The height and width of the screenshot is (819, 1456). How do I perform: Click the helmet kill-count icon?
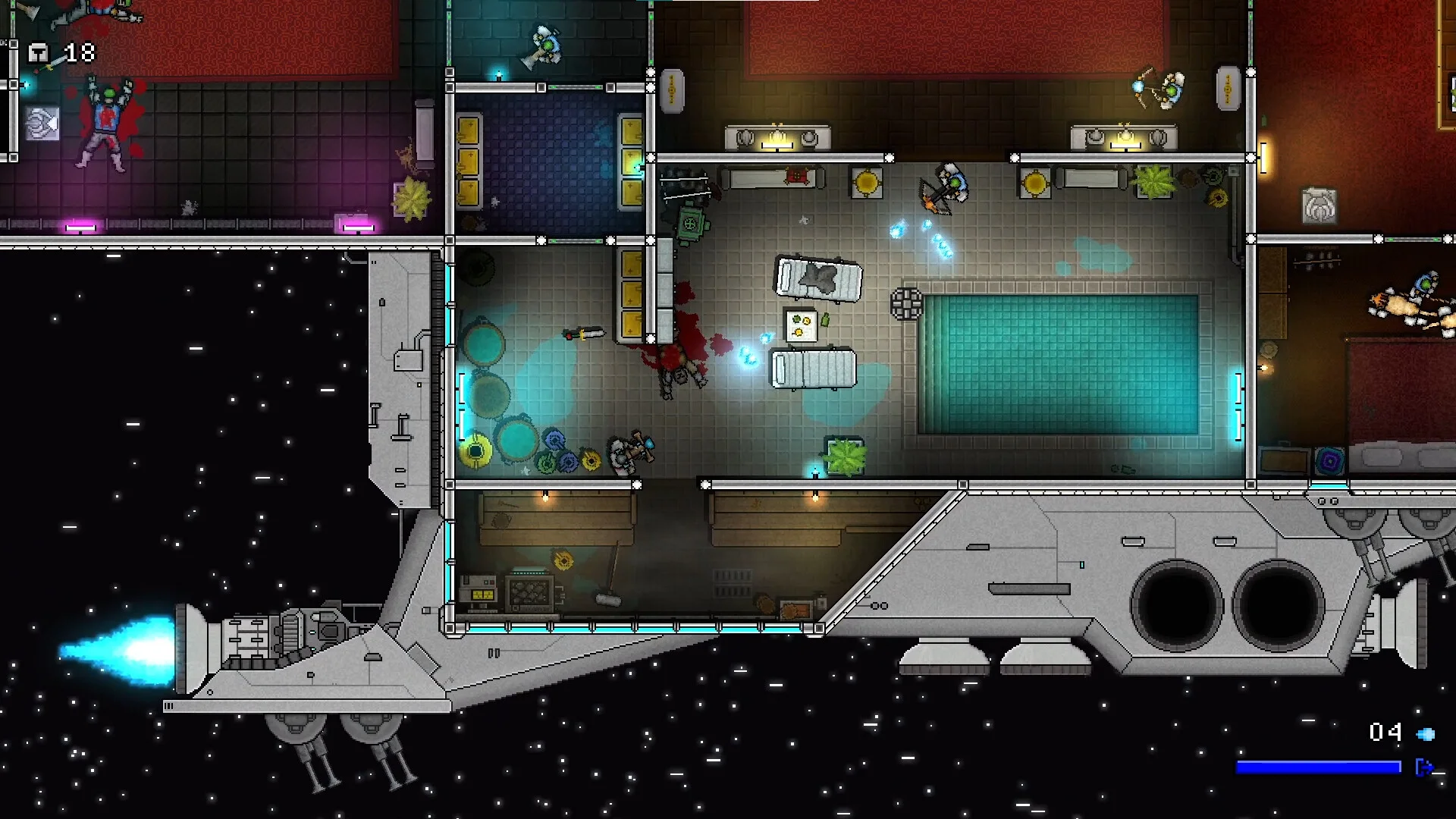pos(38,52)
